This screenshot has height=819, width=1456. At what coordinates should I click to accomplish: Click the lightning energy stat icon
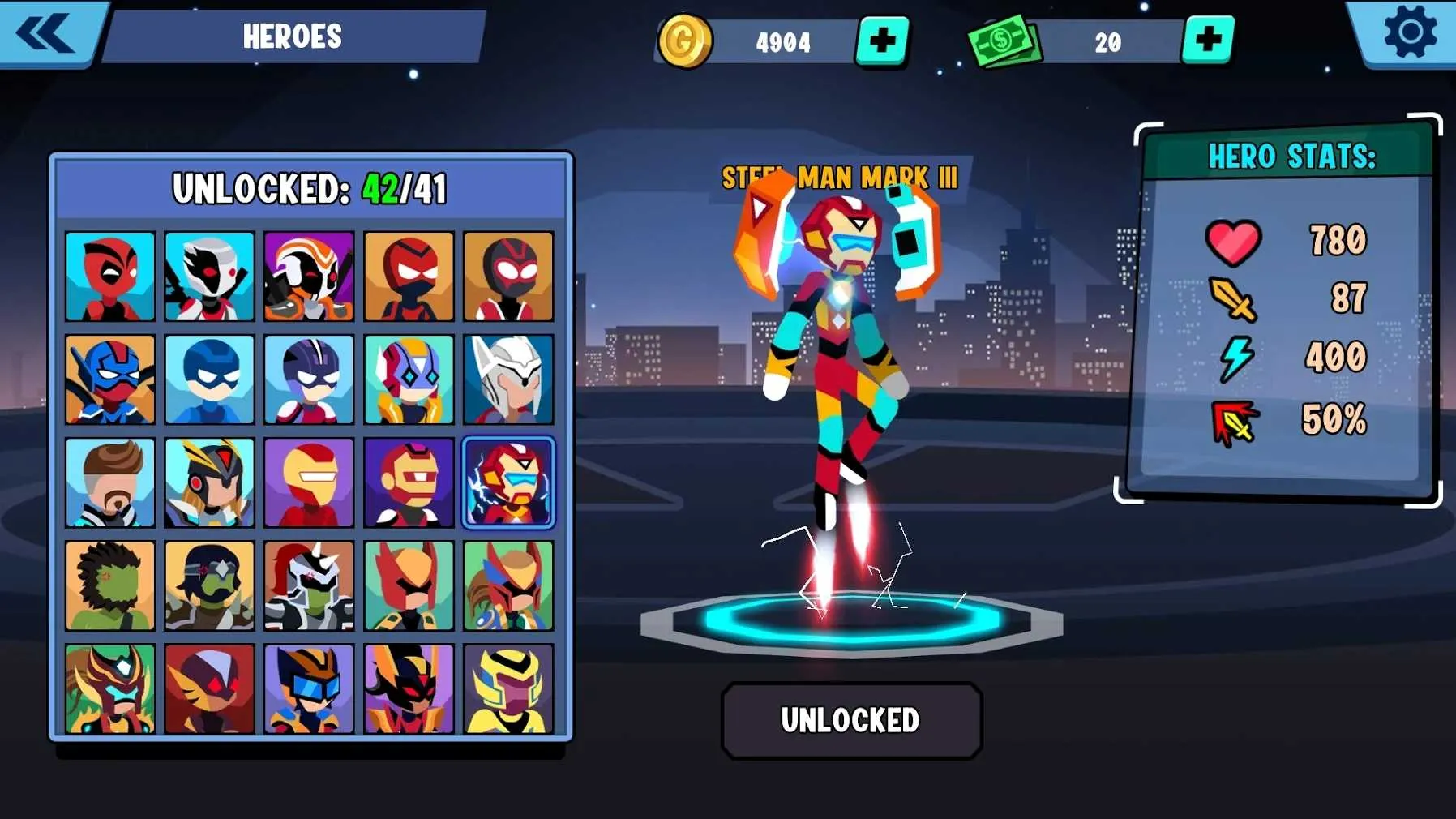(1233, 357)
